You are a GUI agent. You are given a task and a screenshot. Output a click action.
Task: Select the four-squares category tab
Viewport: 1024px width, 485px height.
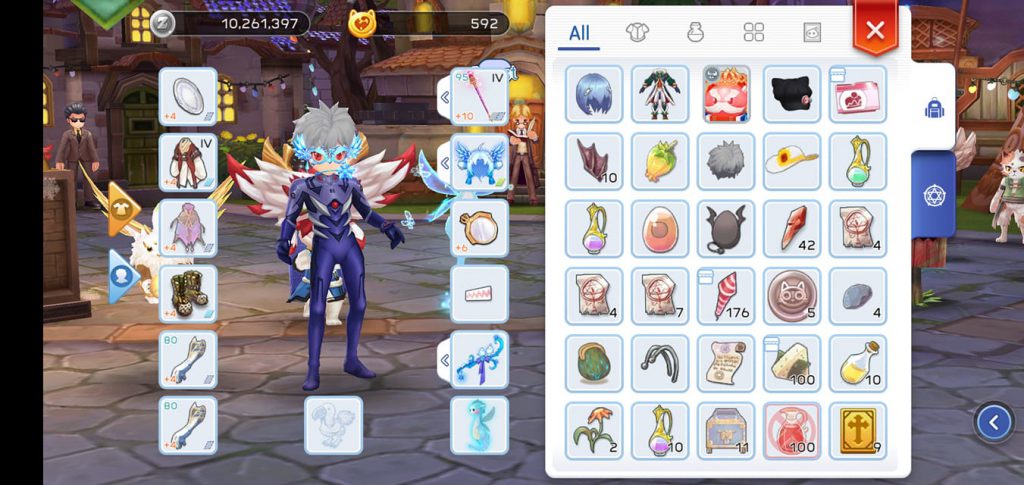tap(754, 33)
